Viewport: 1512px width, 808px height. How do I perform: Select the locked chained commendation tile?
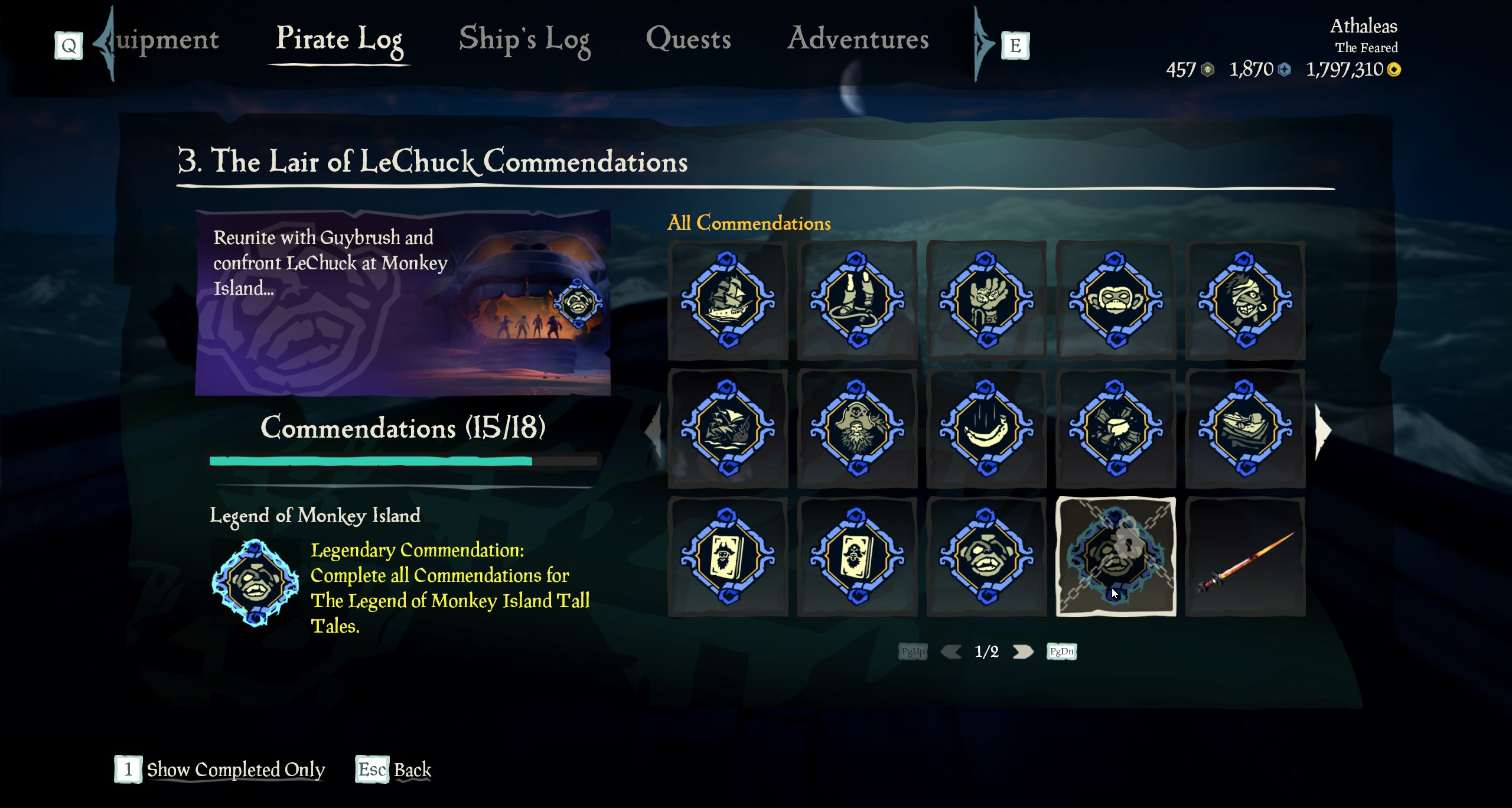[x=1116, y=557]
